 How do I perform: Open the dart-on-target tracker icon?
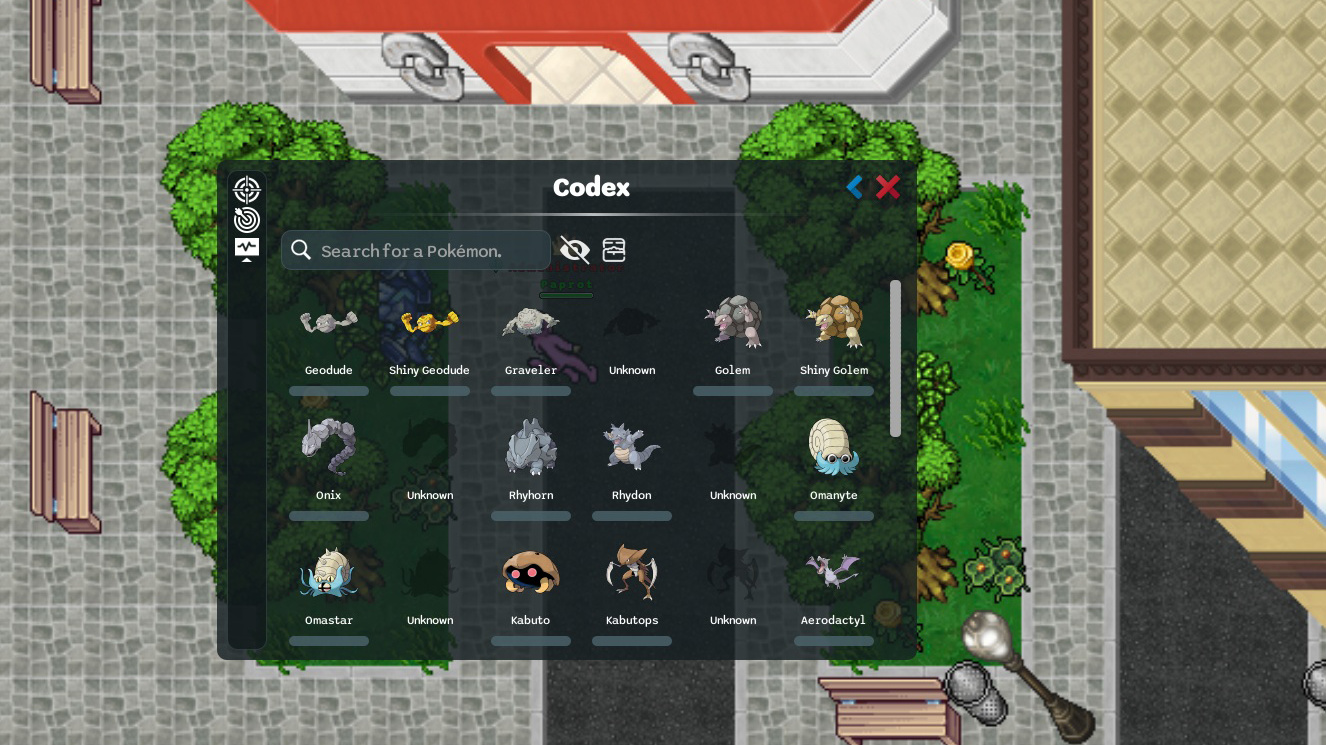pyautogui.click(x=247, y=219)
